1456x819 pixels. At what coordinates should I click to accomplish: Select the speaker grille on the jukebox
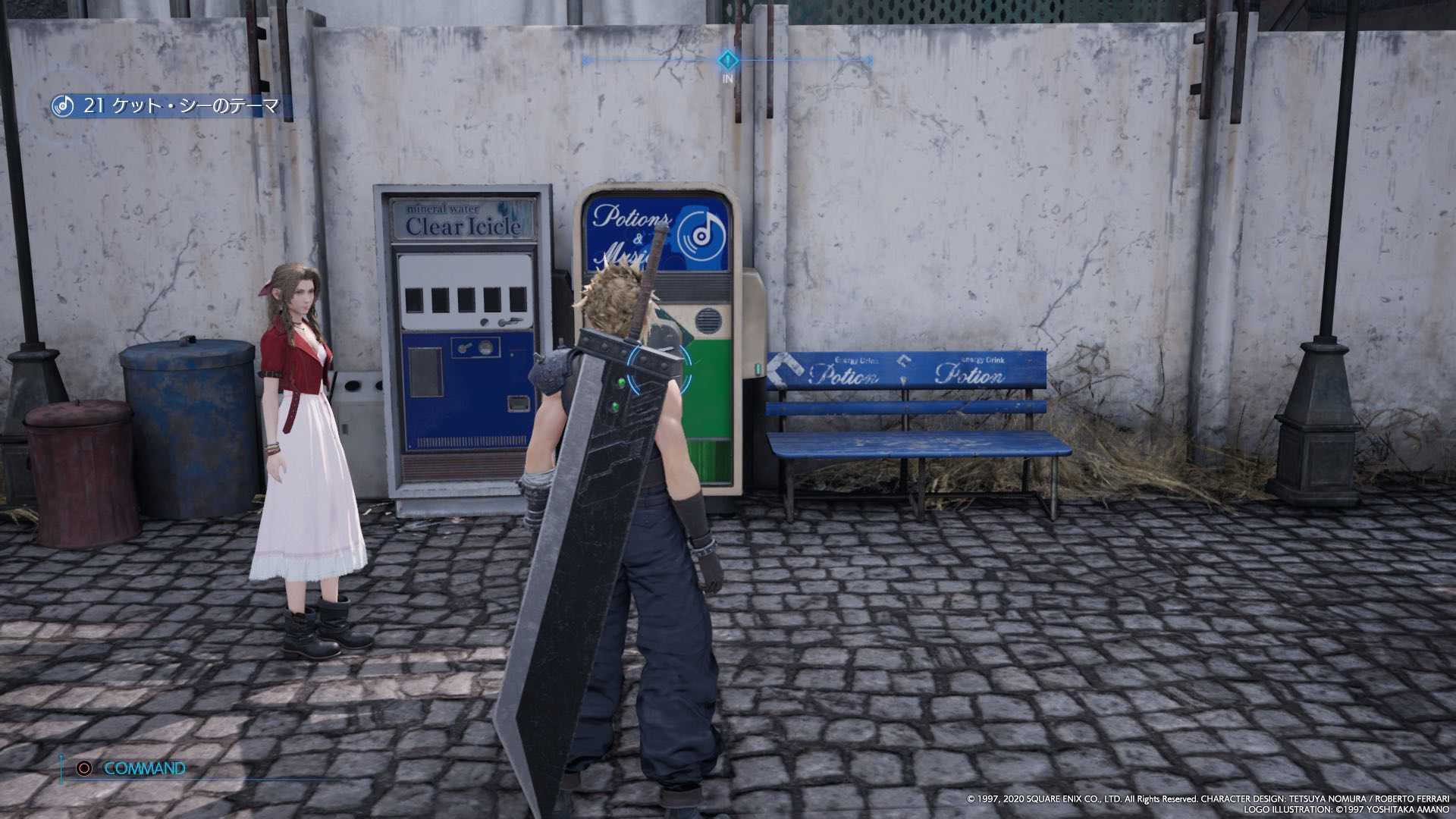(708, 319)
